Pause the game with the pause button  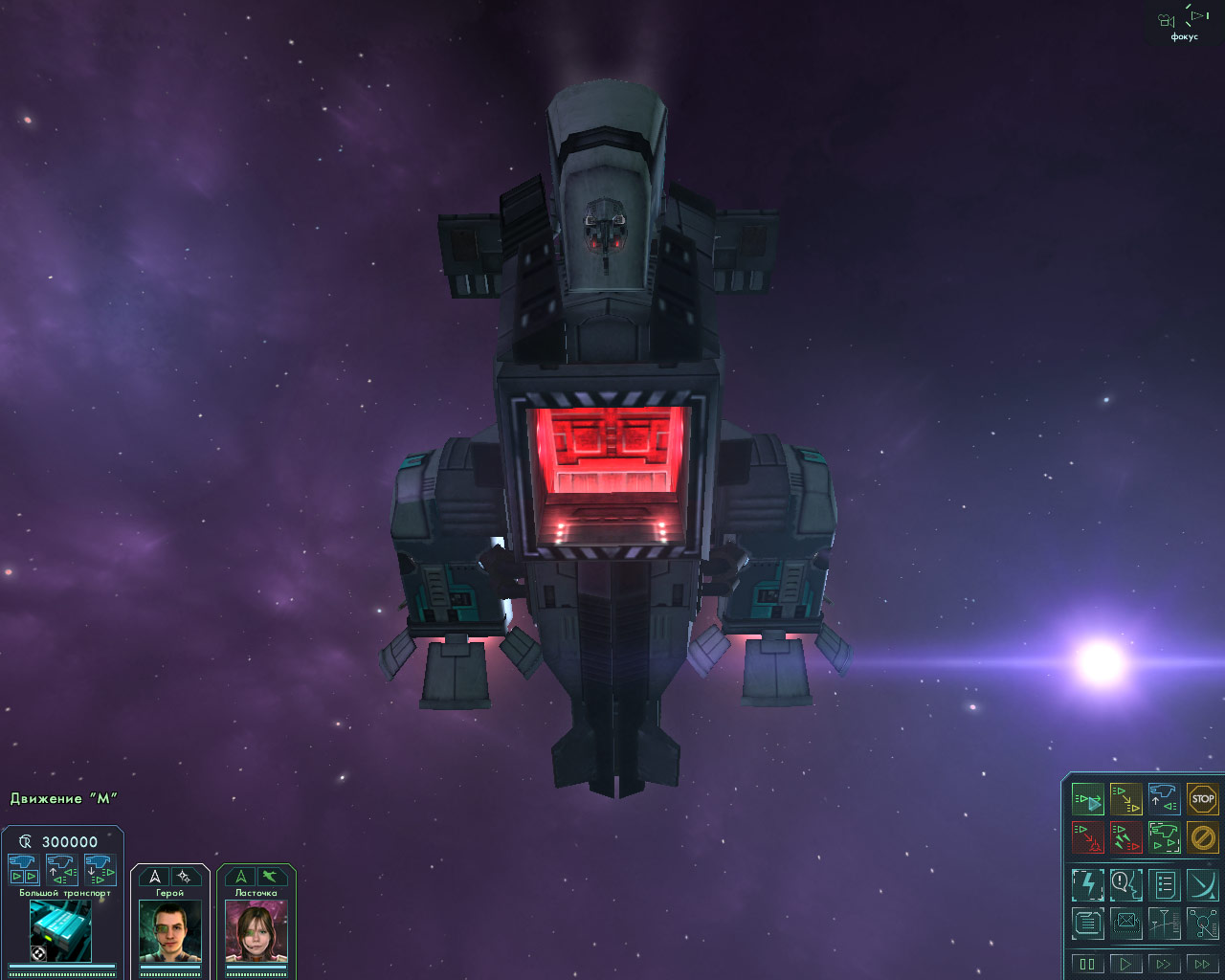click(x=1087, y=964)
